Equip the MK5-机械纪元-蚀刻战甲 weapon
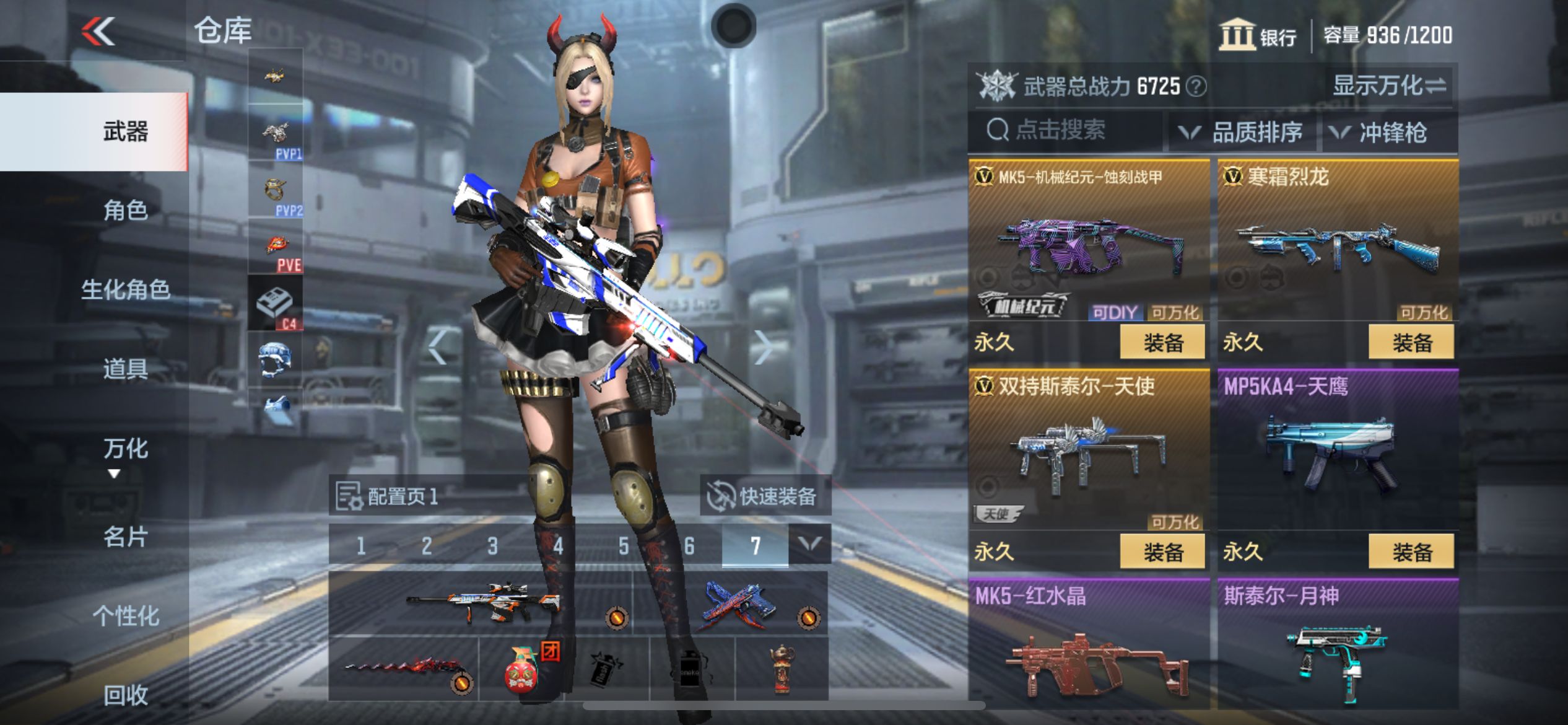Screen dimensions: 1568x725 click(1162, 342)
